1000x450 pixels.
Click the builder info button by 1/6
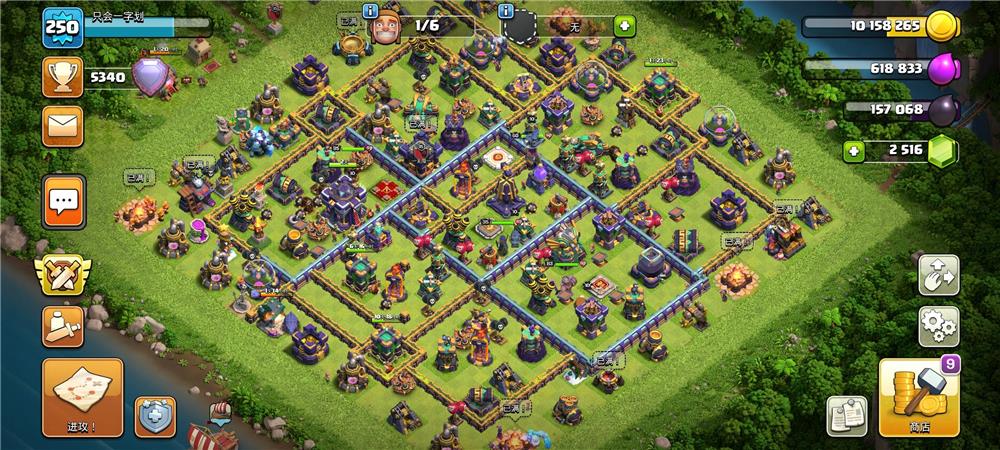pos(370,11)
